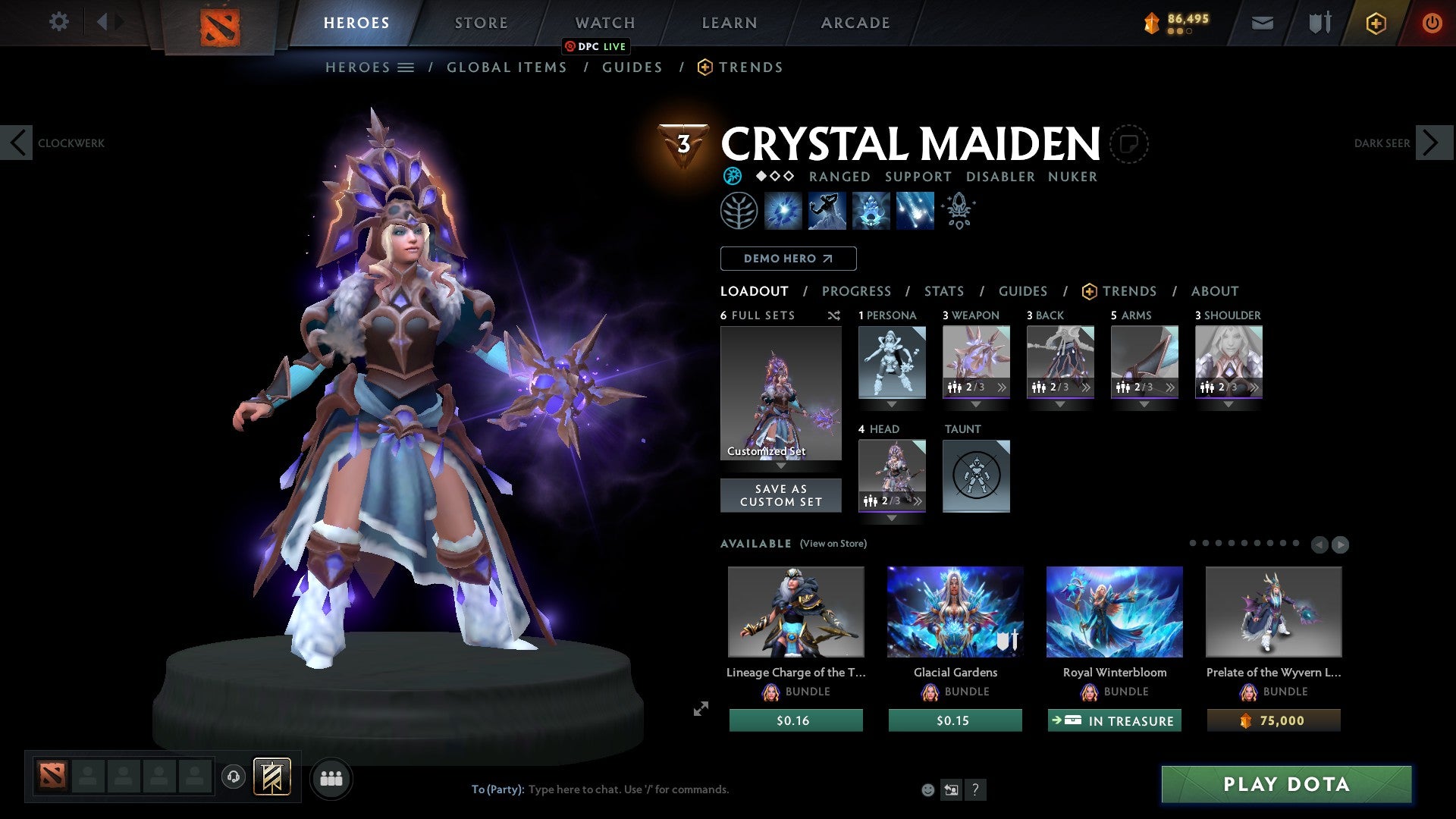Open the friends list icon
The image size is (1456, 819).
[x=331, y=778]
